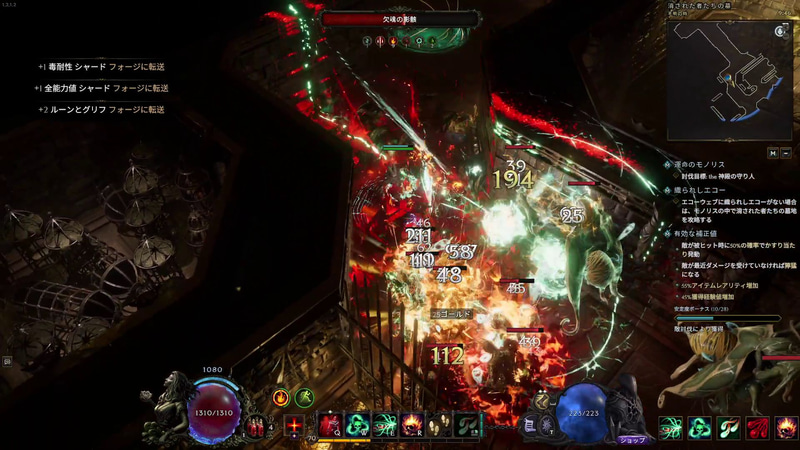Activate the green swirl skill on W
The image size is (800, 450).
(x=358, y=425)
